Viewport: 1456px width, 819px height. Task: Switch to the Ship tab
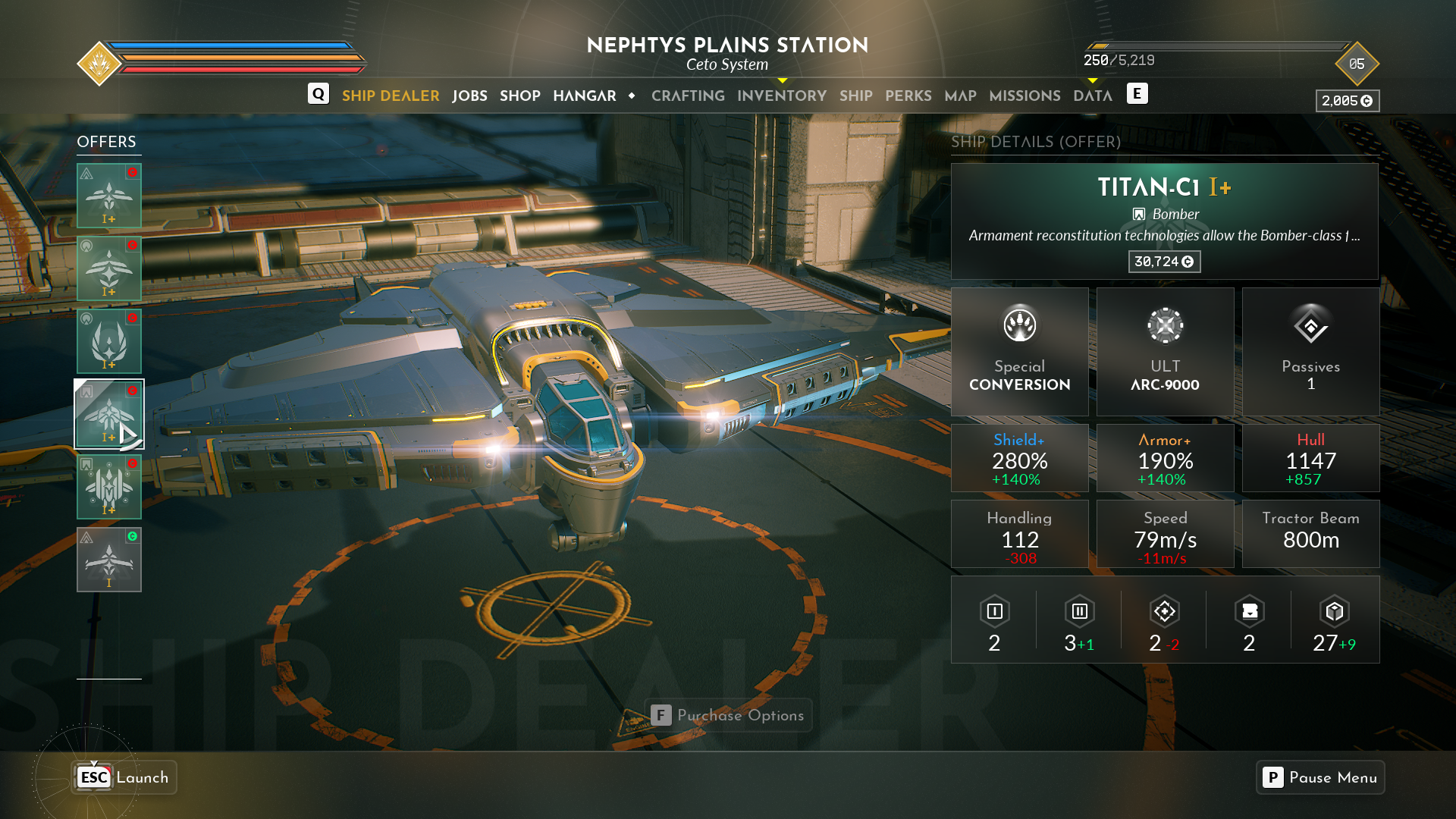856,96
